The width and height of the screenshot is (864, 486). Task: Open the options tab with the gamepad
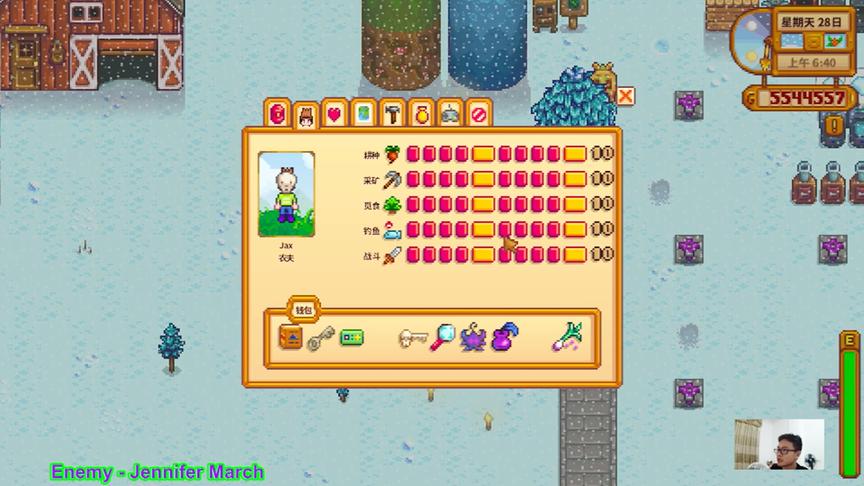pyautogui.click(x=450, y=114)
